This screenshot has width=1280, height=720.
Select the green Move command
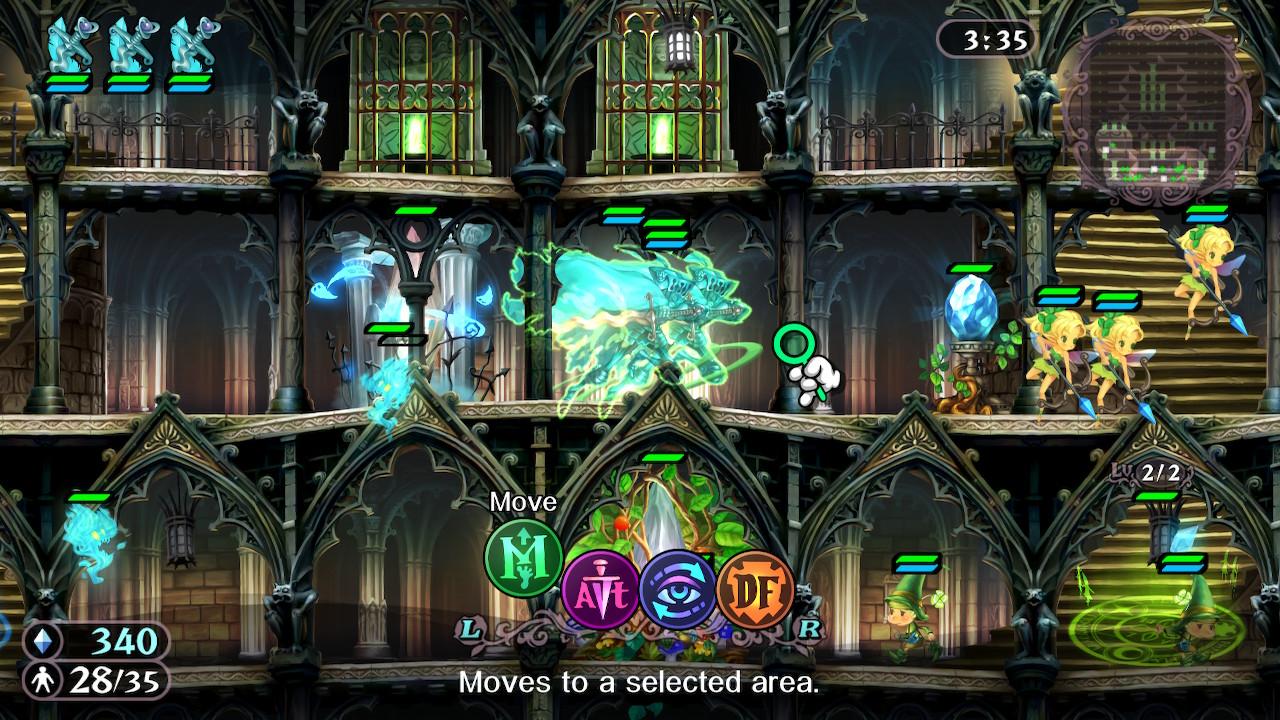click(523, 558)
